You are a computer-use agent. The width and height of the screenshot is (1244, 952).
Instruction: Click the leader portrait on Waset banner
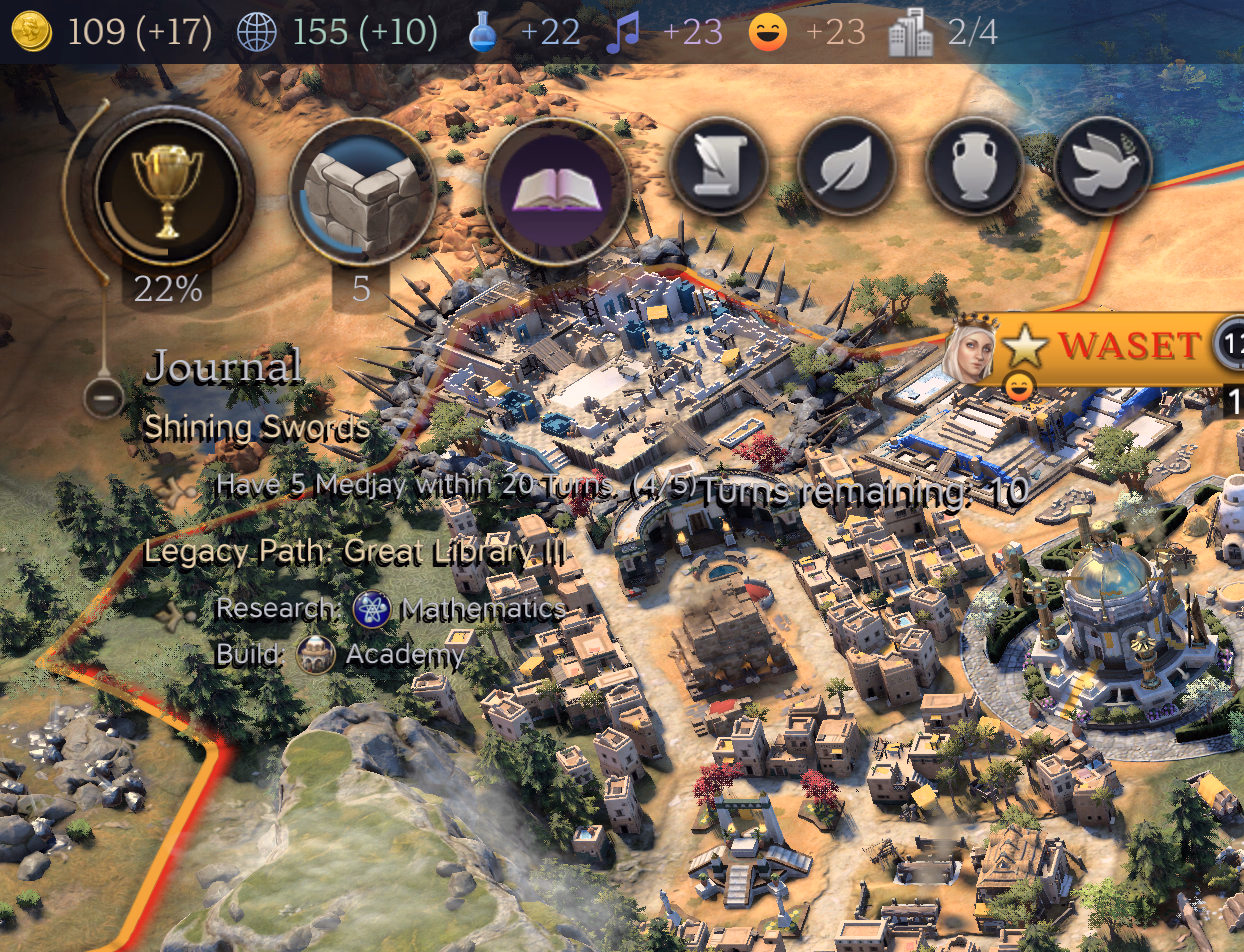tap(972, 348)
